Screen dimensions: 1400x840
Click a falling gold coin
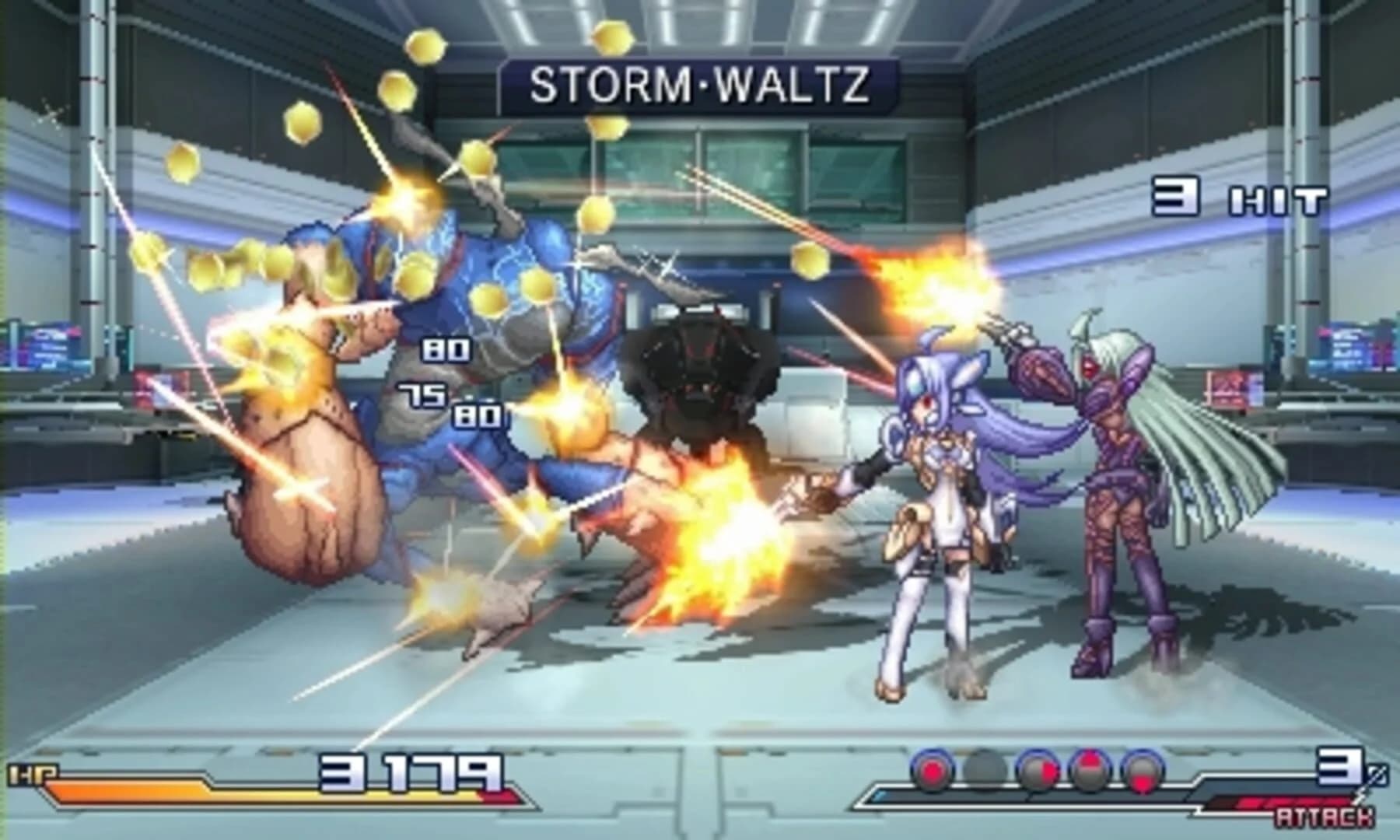[424, 47]
